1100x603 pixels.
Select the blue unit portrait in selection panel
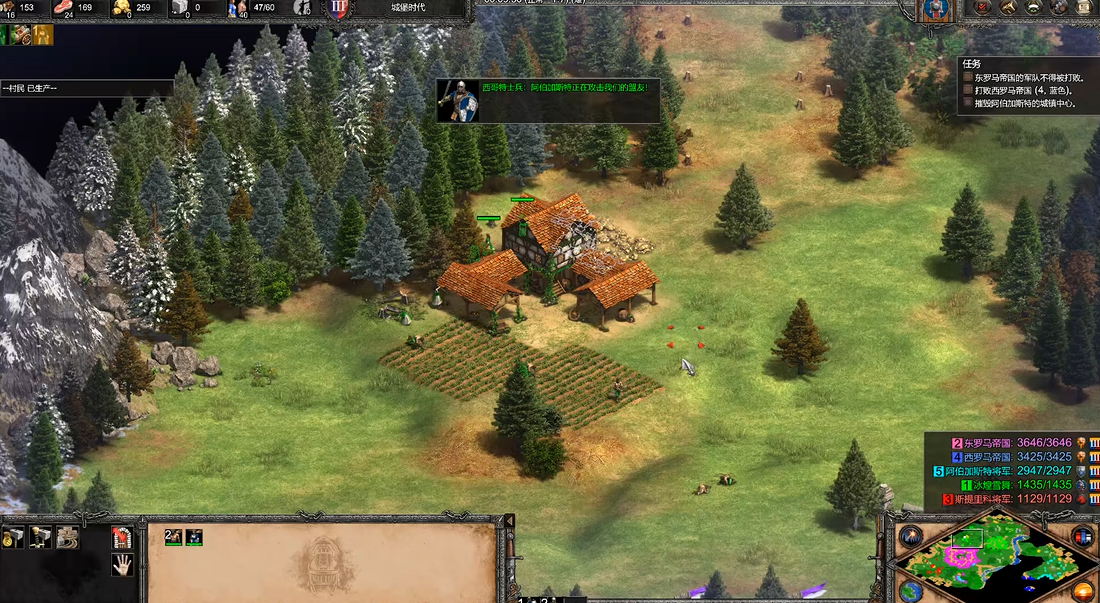(194, 537)
